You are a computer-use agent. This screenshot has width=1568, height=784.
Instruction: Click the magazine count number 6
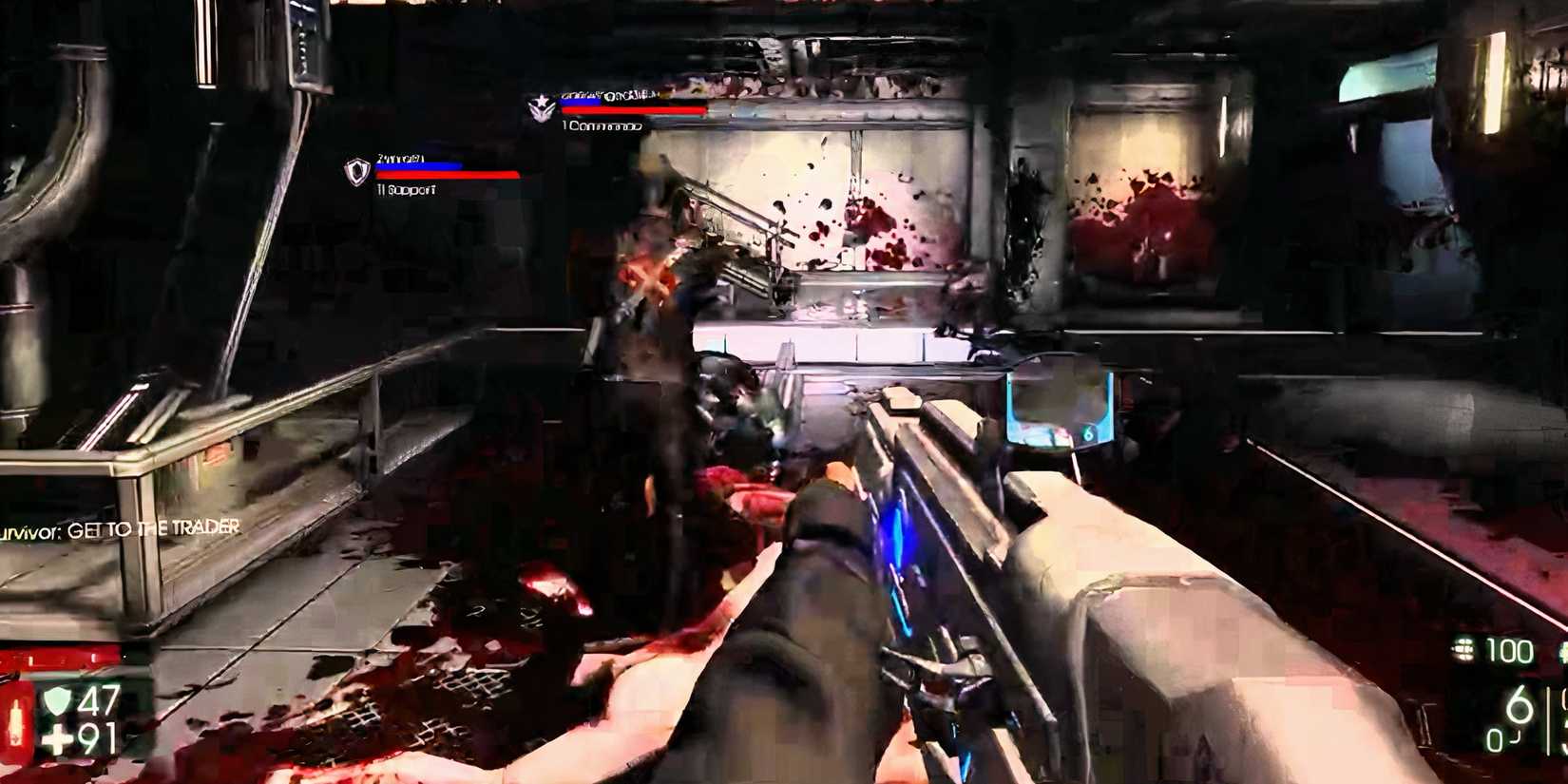tap(1520, 706)
